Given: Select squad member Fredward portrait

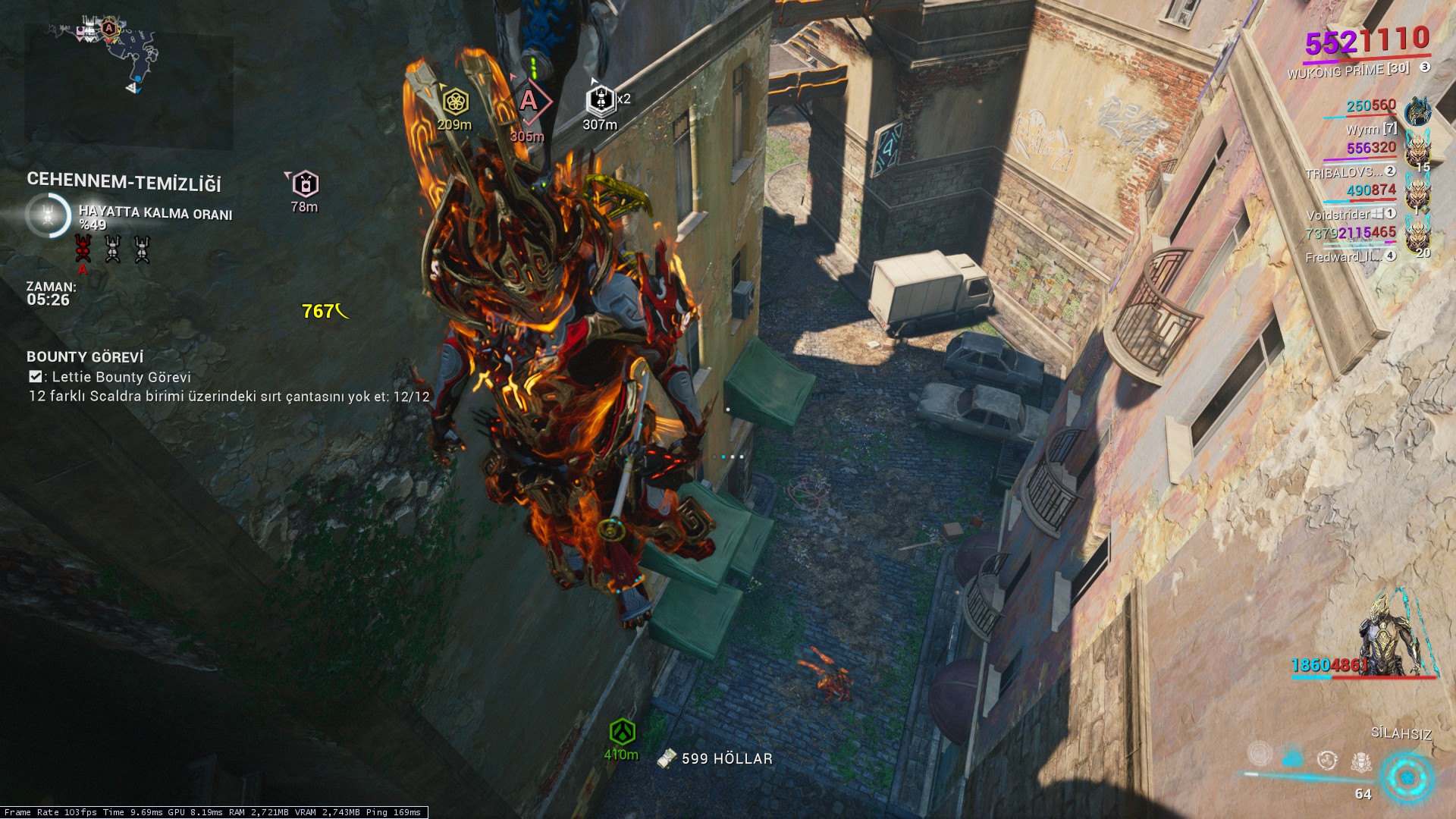Looking at the screenshot, I should 1417,237.
